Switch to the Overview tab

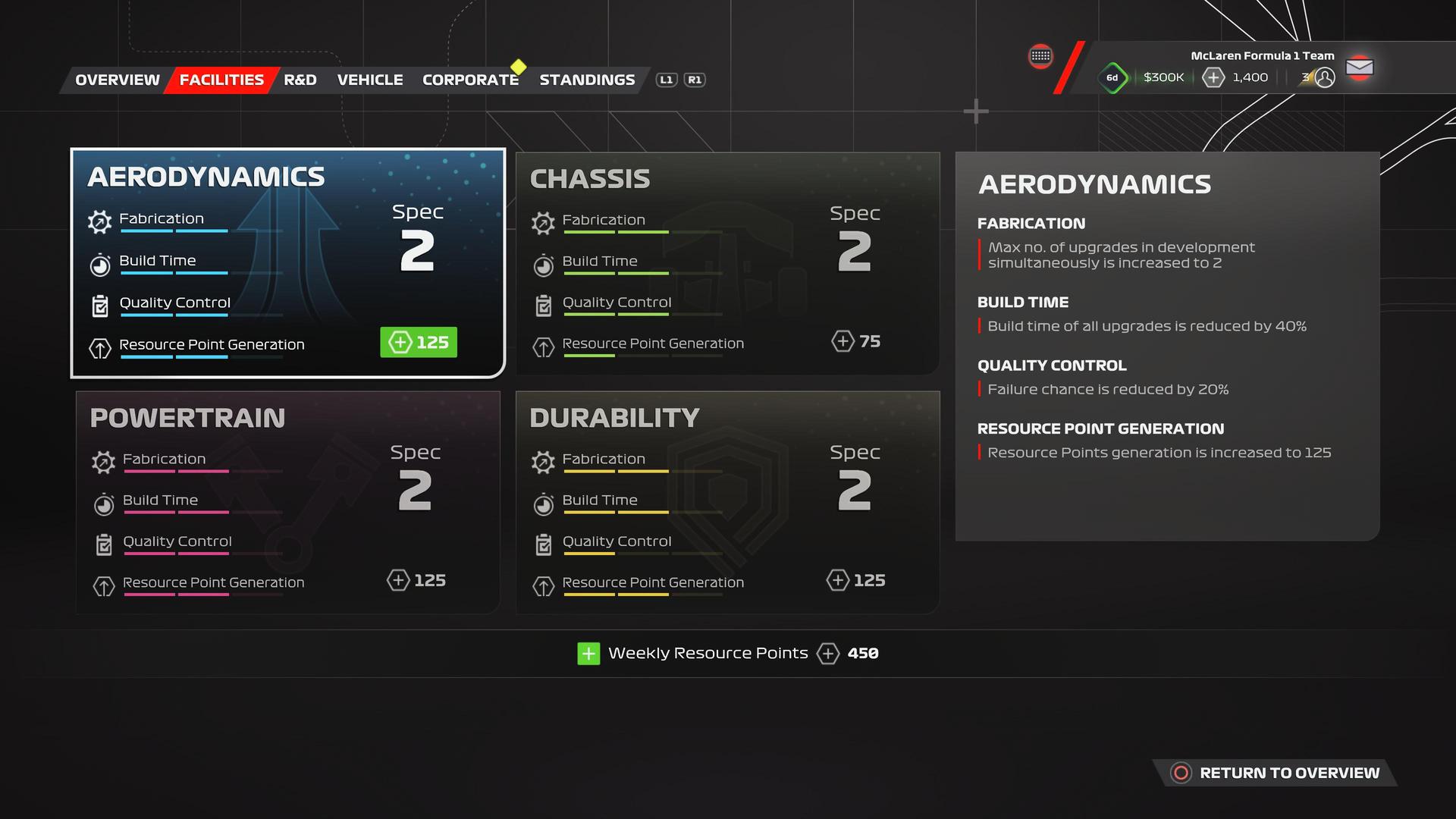(118, 80)
